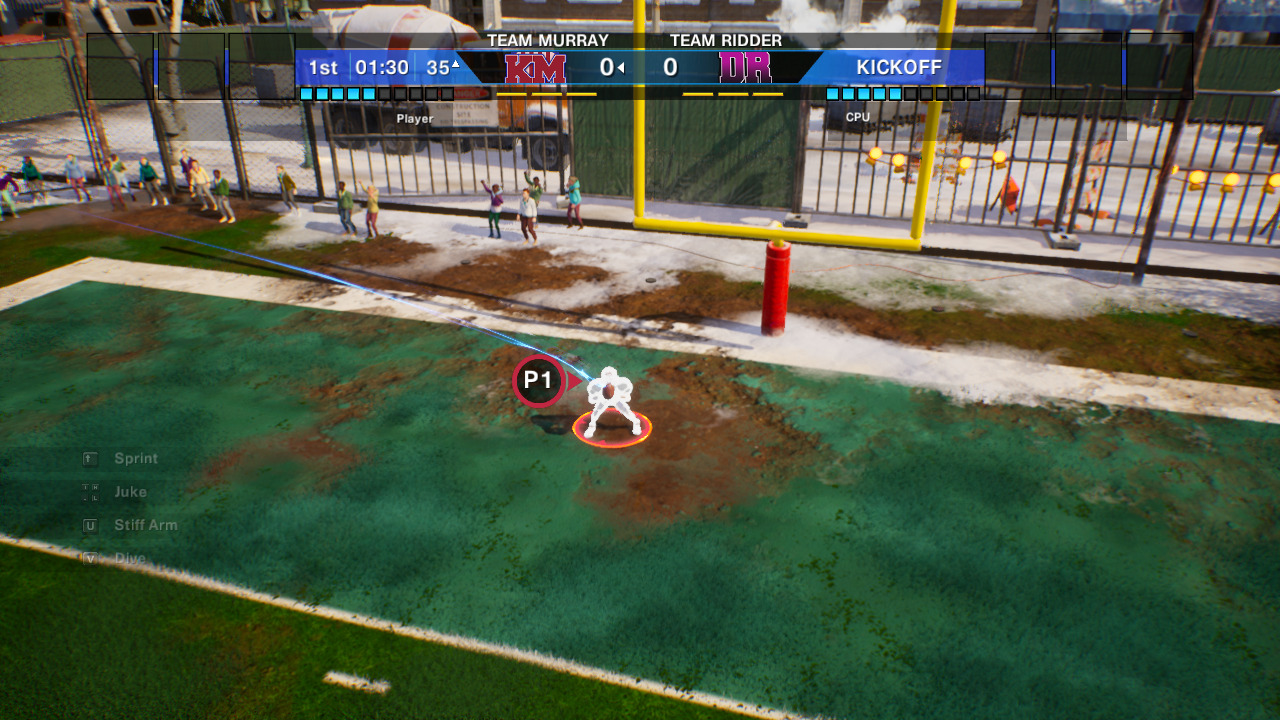Click the DR Team Ridder logo

[x=745, y=68]
